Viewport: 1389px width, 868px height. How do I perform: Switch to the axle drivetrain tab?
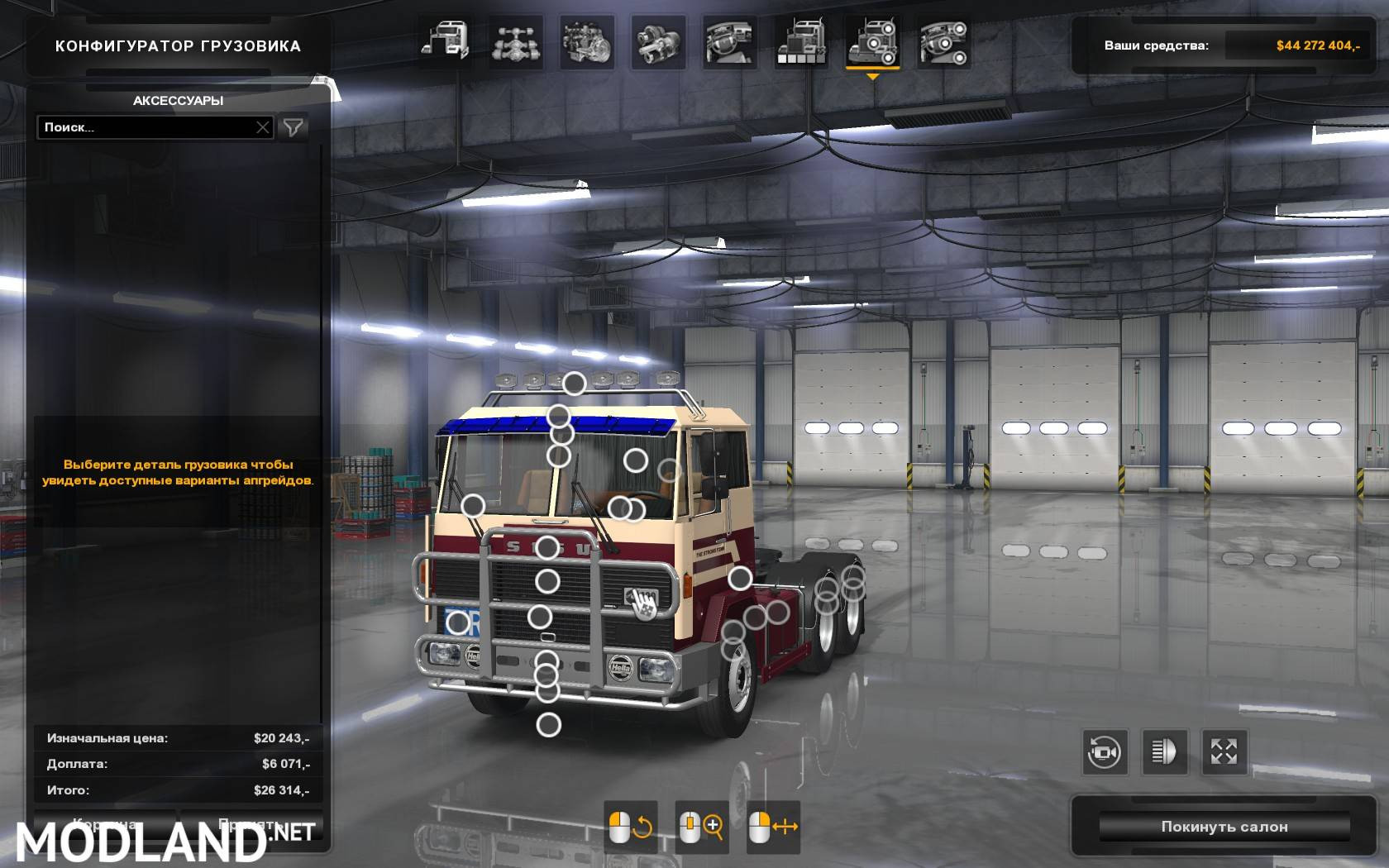tap(516, 41)
